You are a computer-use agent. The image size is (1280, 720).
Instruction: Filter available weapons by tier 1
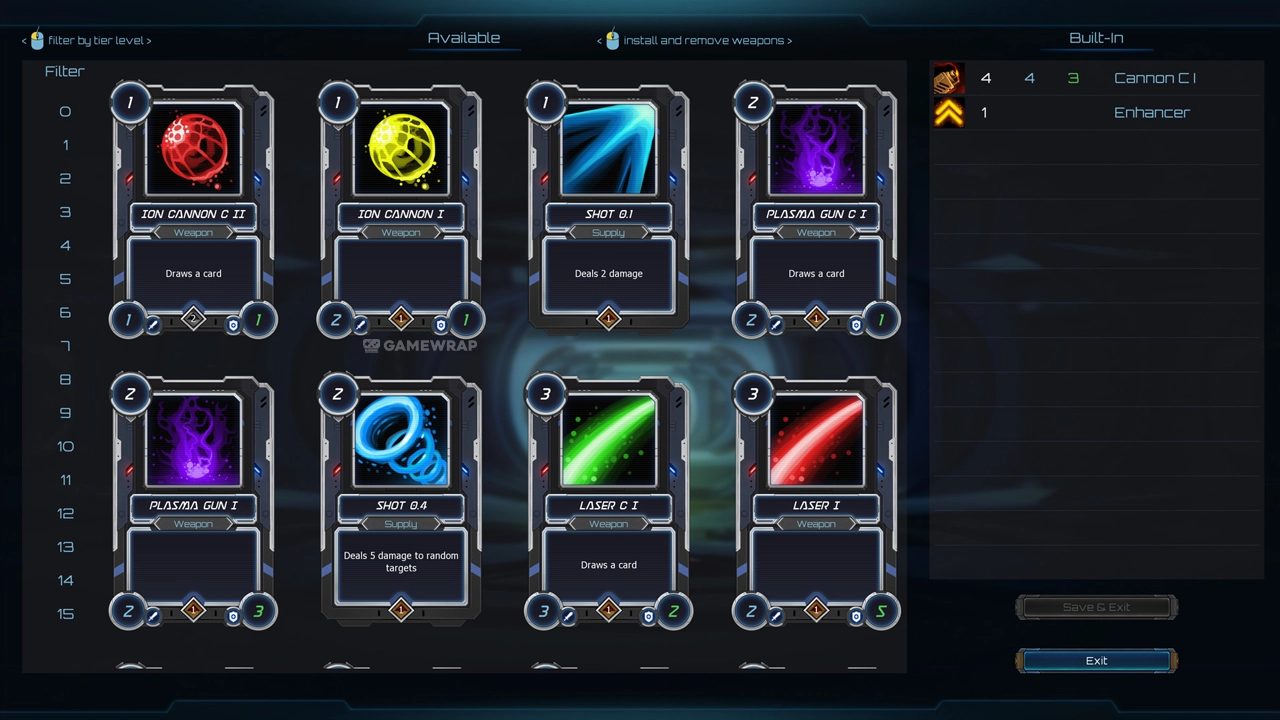pos(65,145)
